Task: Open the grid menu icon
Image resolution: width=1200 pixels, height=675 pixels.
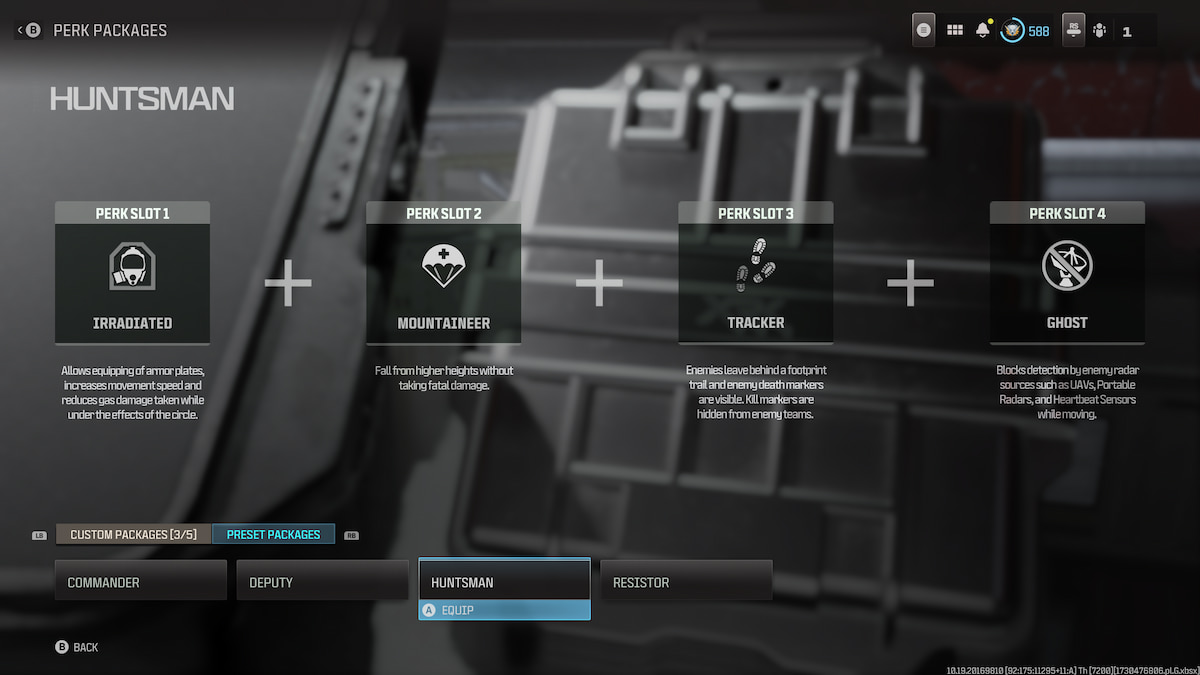Action: (955, 30)
